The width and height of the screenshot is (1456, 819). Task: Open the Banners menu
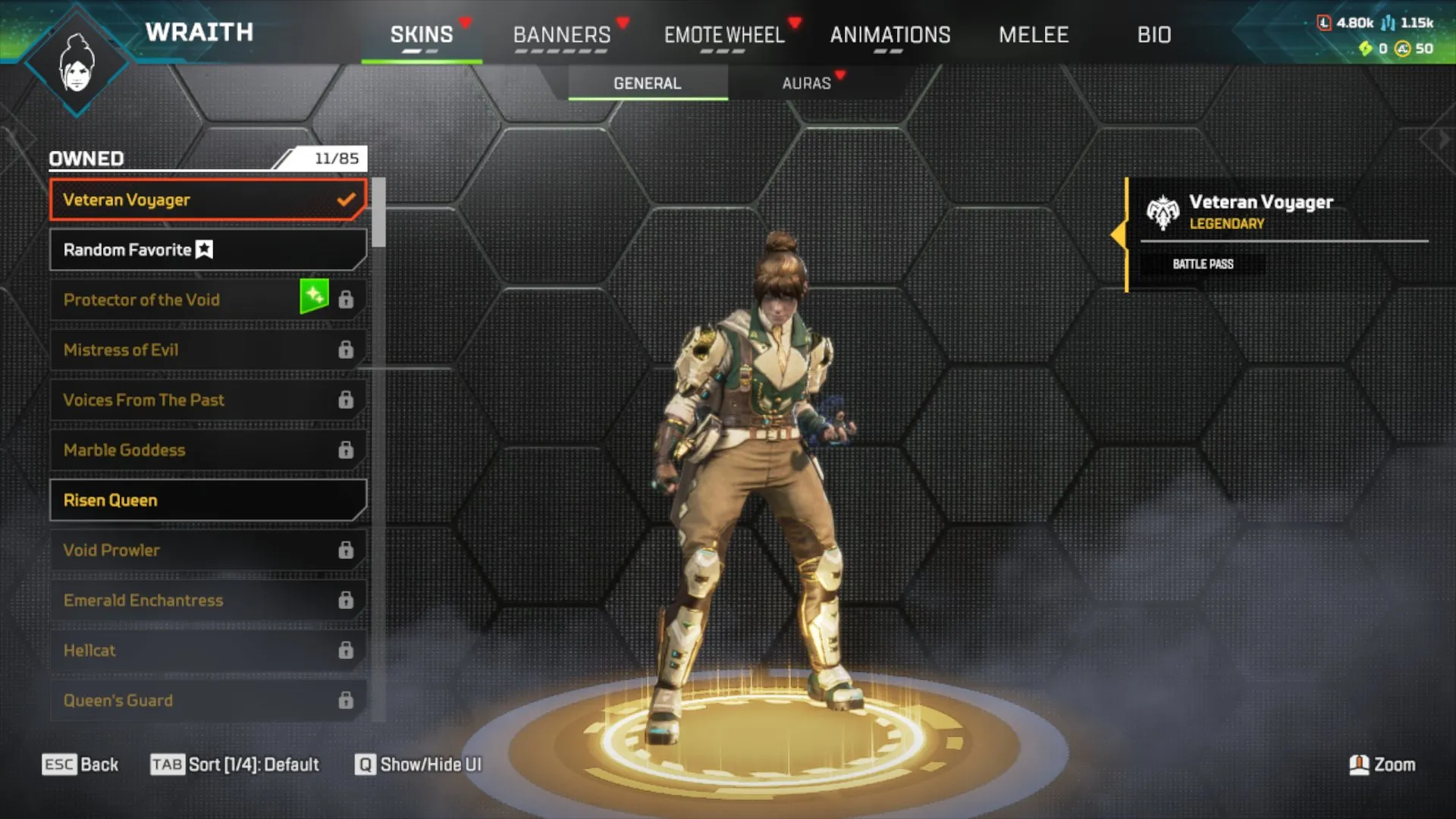[x=562, y=34]
